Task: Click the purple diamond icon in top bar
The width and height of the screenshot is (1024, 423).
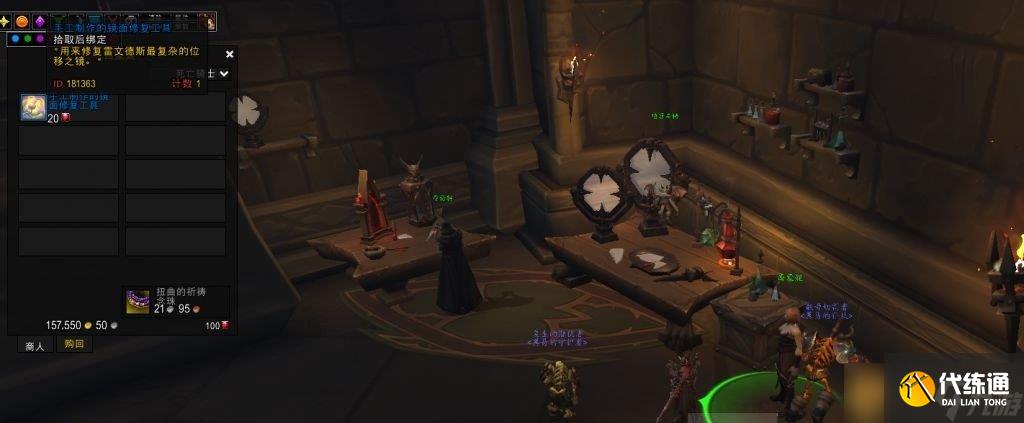Action: click(x=40, y=21)
